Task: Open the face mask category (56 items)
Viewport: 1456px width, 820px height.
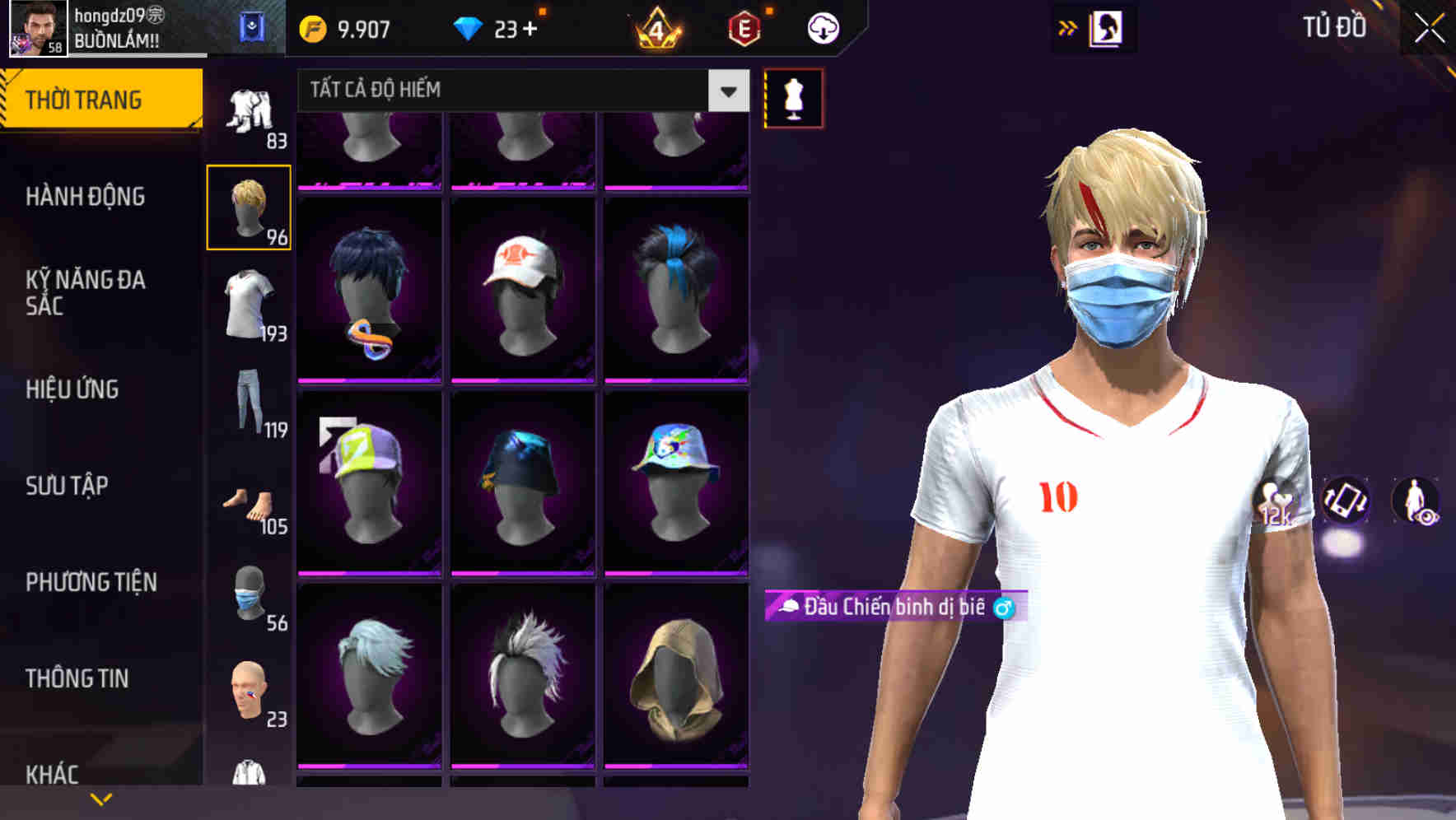Action: point(249,593)
